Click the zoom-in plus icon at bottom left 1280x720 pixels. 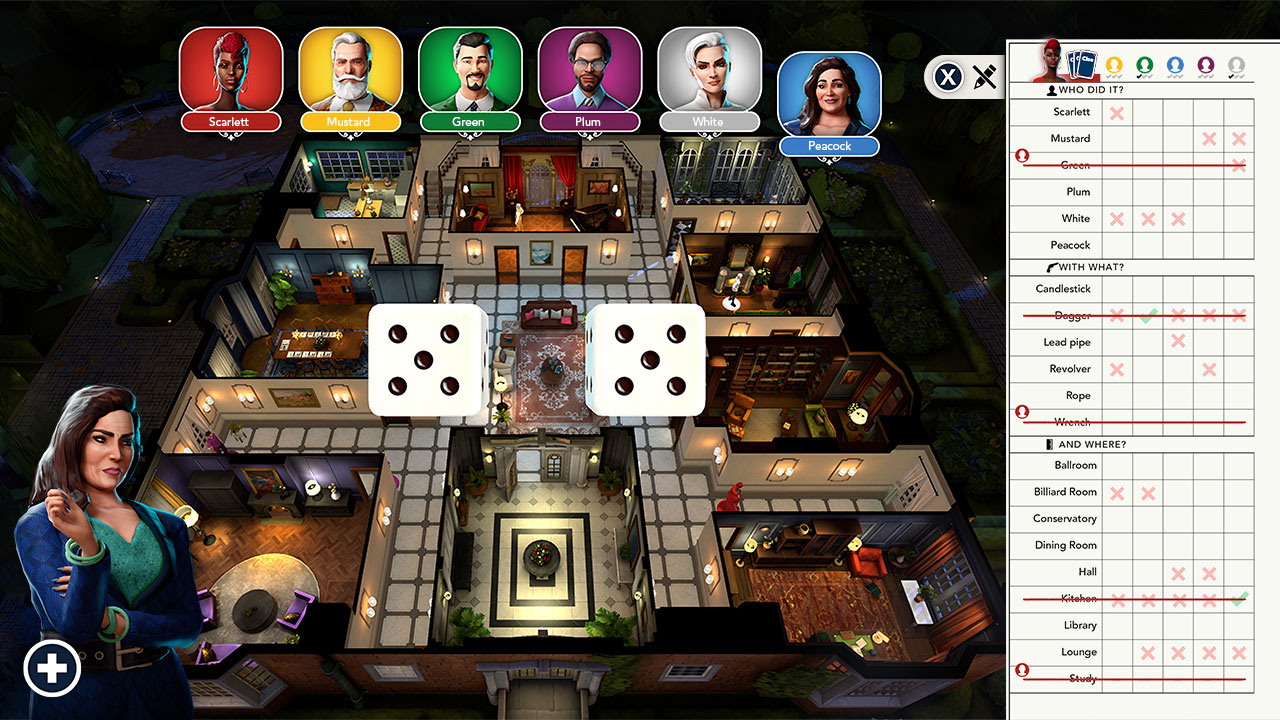[x=53, y=667]
